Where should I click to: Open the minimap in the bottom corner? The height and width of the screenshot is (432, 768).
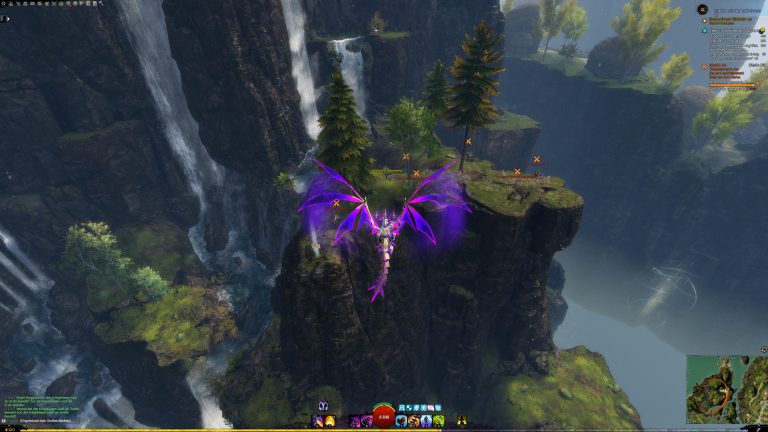coord(727,388)
